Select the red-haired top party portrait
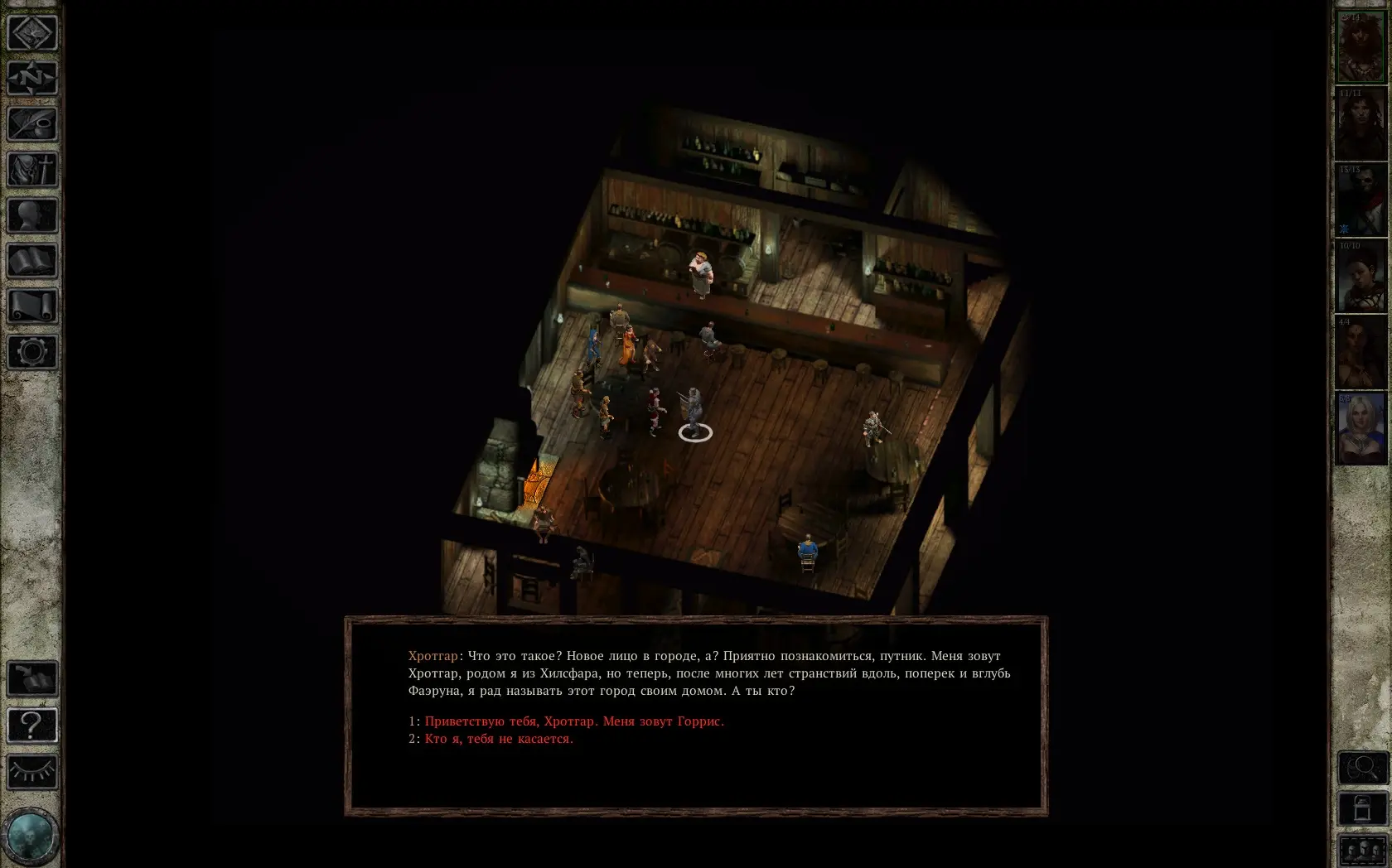 [x=1361, y=48]
